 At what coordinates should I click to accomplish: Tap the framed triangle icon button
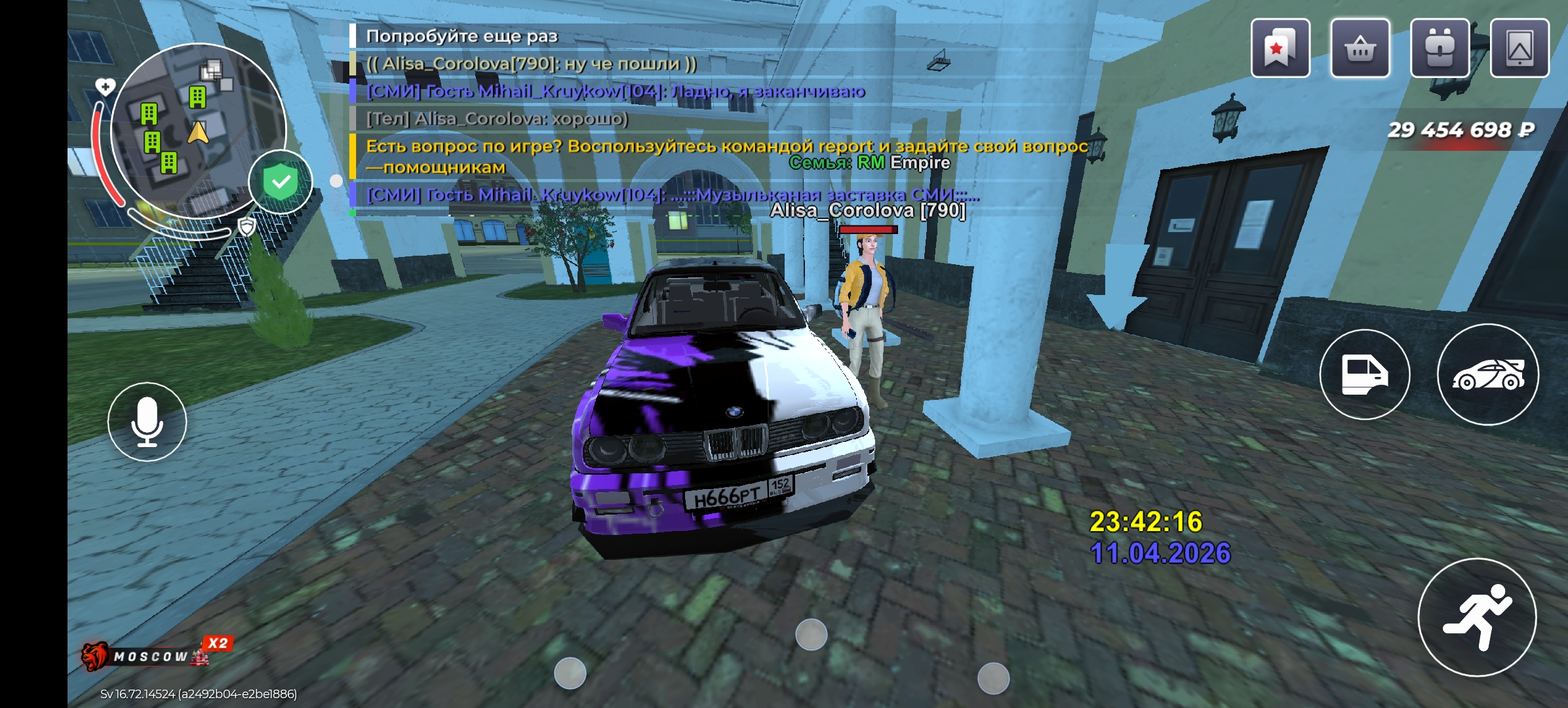point(1519,49)
